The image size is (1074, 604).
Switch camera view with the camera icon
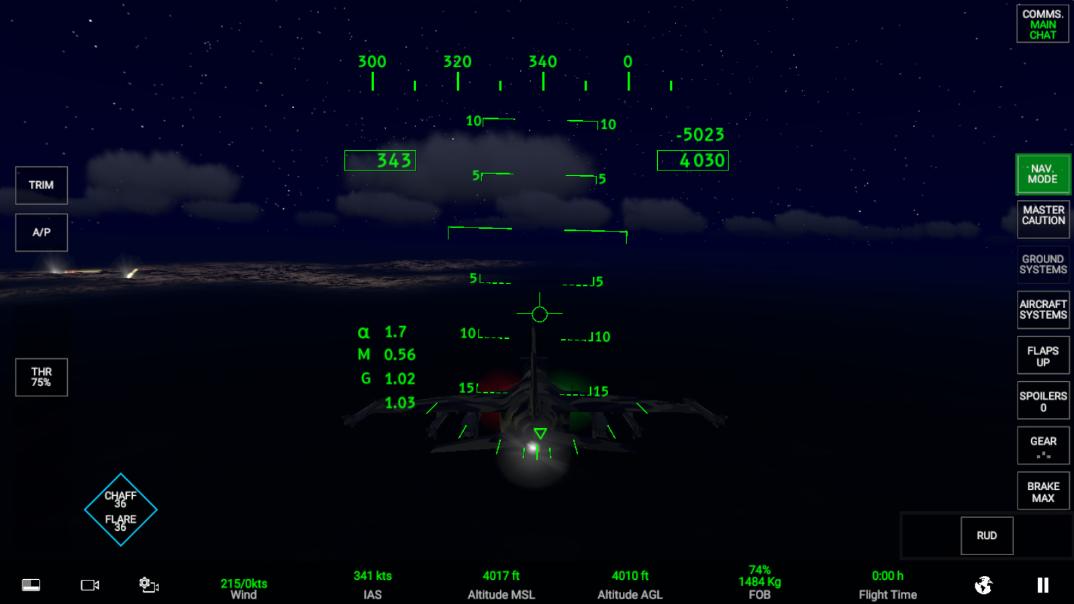pyautogui.click(x=90, y=585)
